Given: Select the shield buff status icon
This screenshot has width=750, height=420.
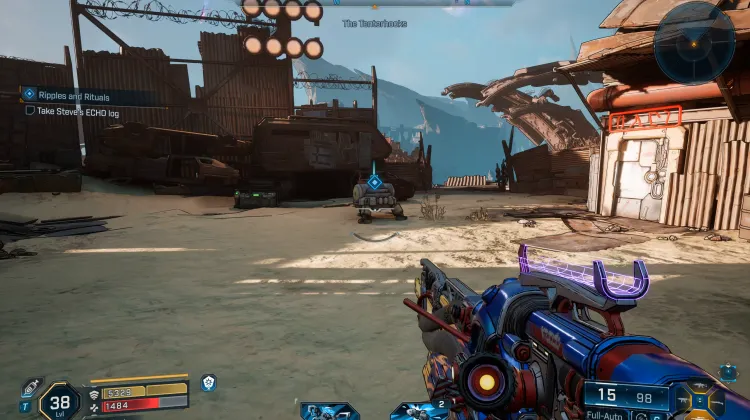Looking at the screenshot, I should [x=208, y=382].
